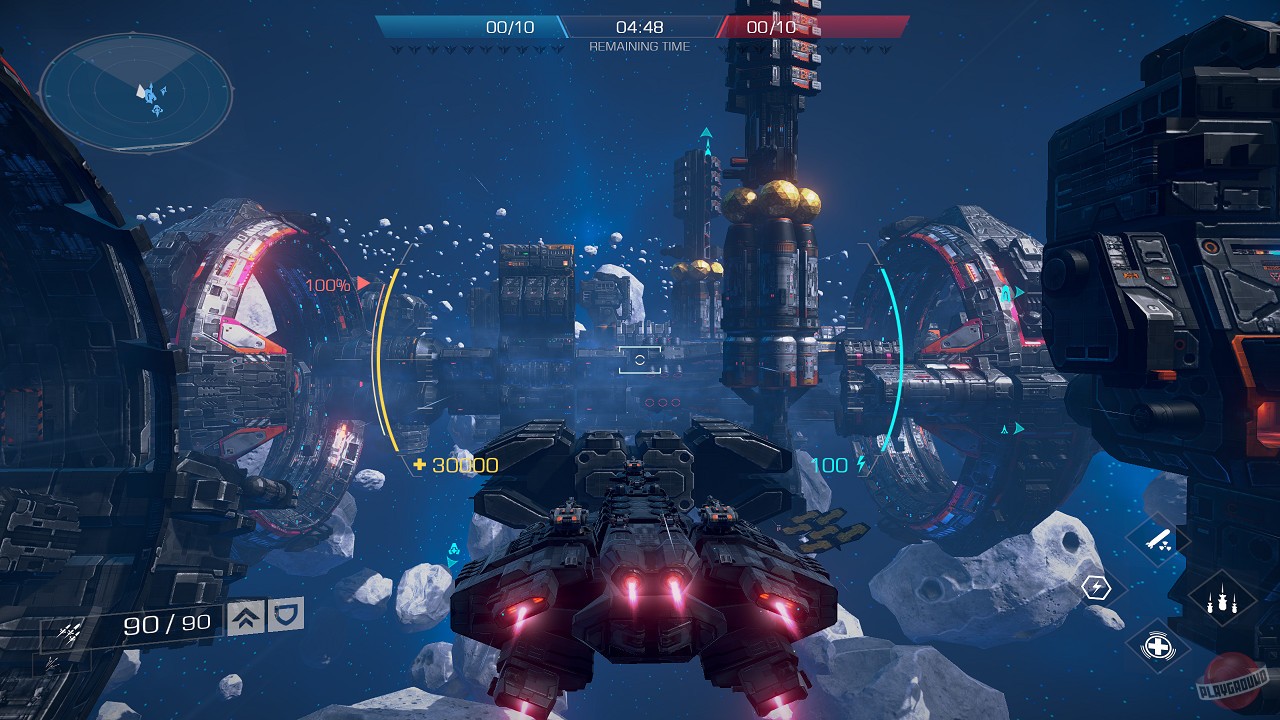Launch the triple missile barrage ability

tap(1222, 600)
